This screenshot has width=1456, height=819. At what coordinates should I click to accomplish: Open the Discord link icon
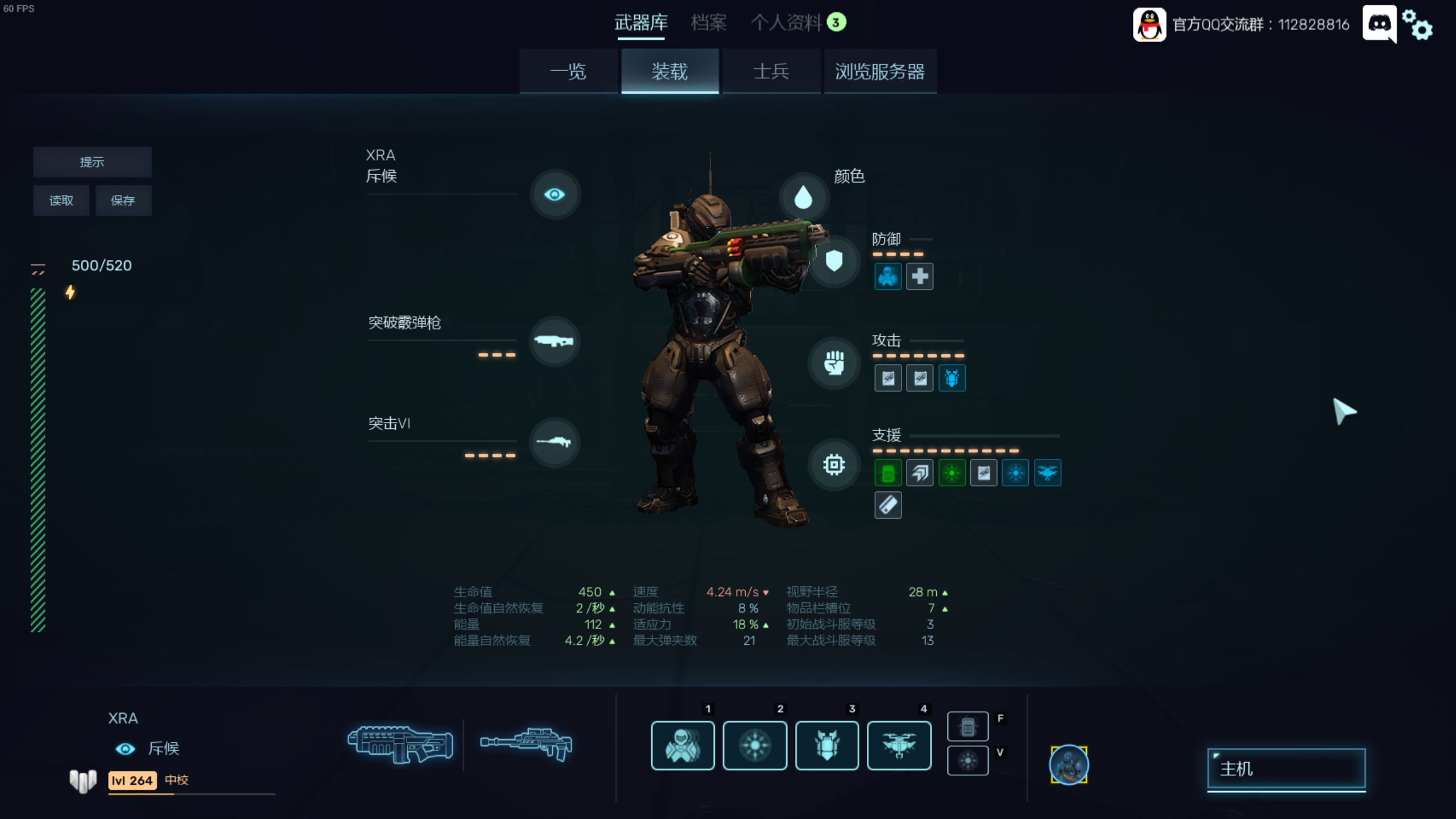point(1379,24)
